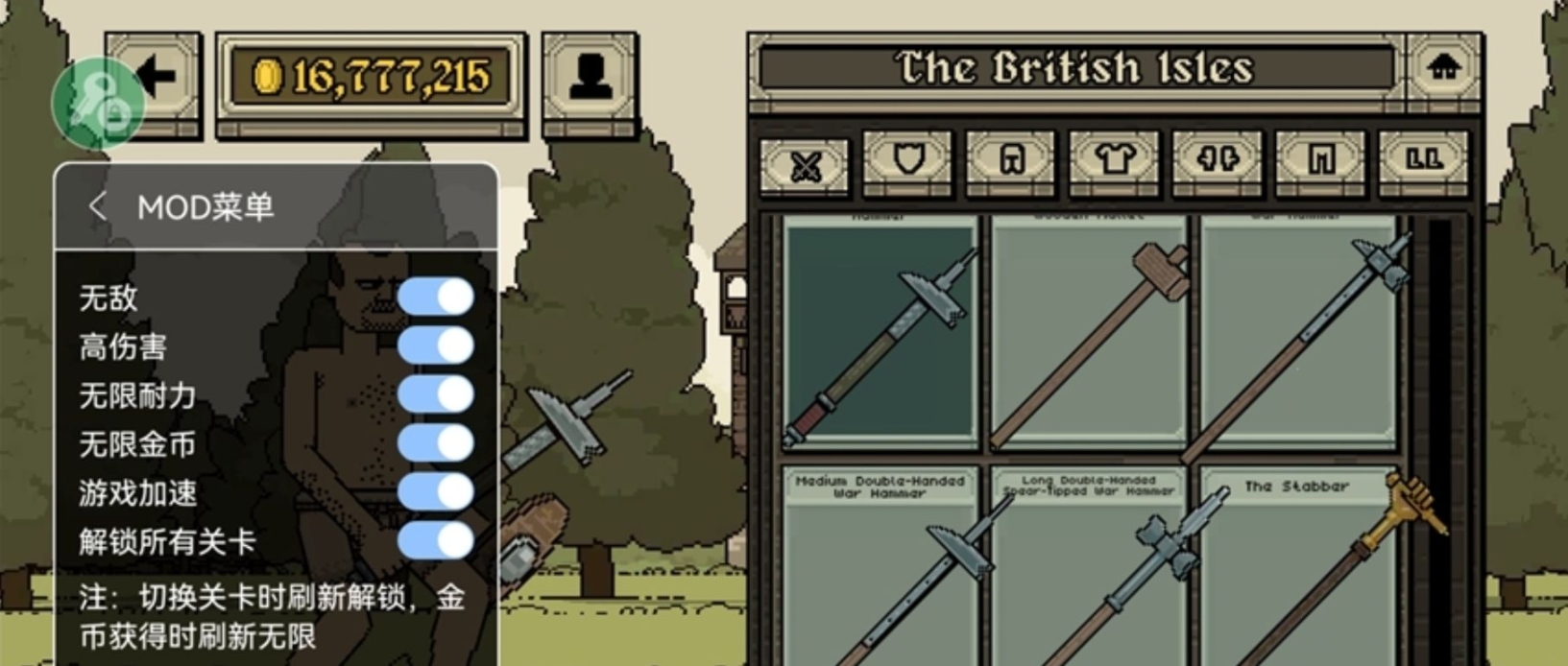
Task: Switch to the shield category tab
Action: (907, 160)
